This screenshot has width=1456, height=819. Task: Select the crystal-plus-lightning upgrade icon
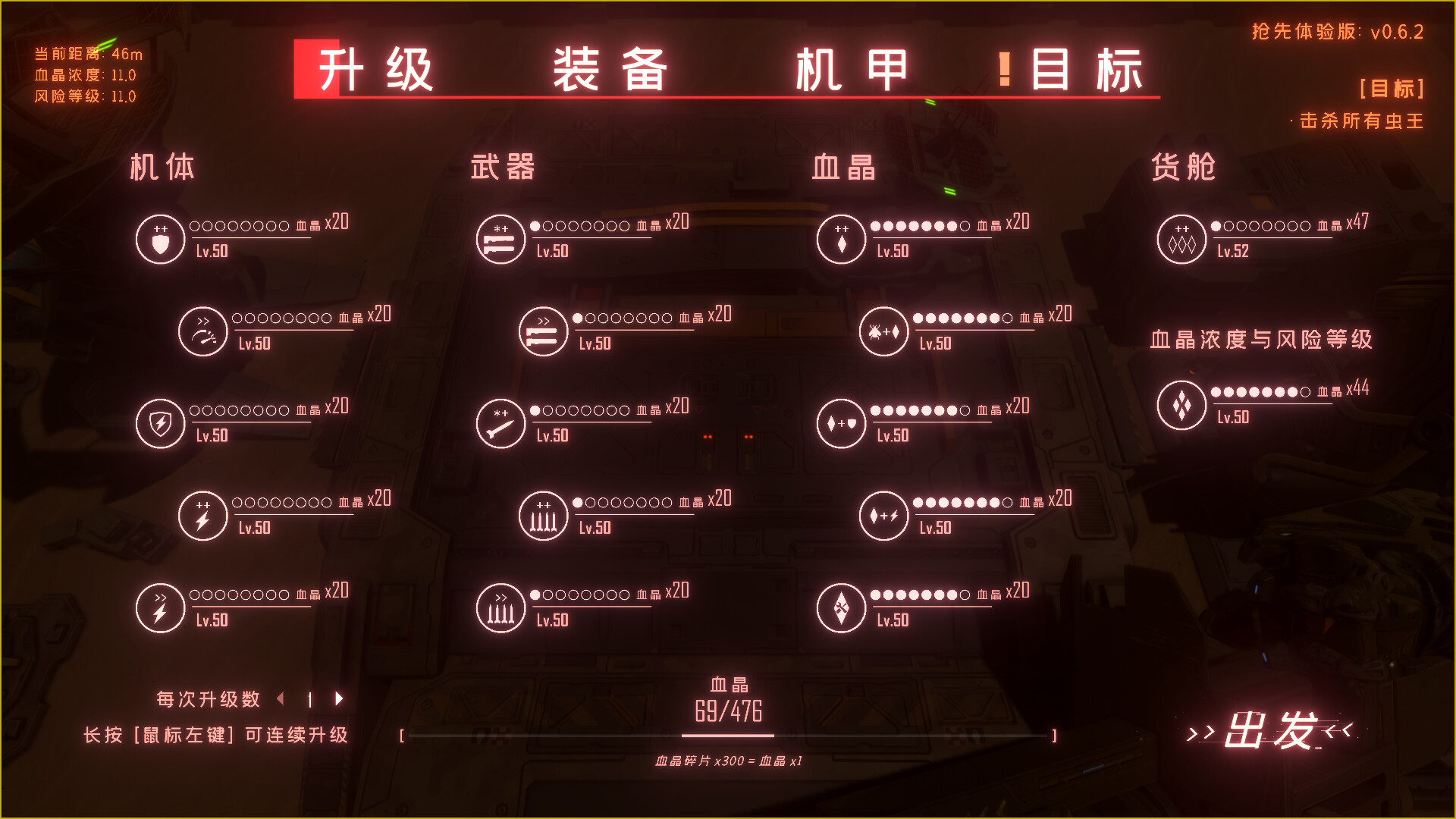click(884, 516)
